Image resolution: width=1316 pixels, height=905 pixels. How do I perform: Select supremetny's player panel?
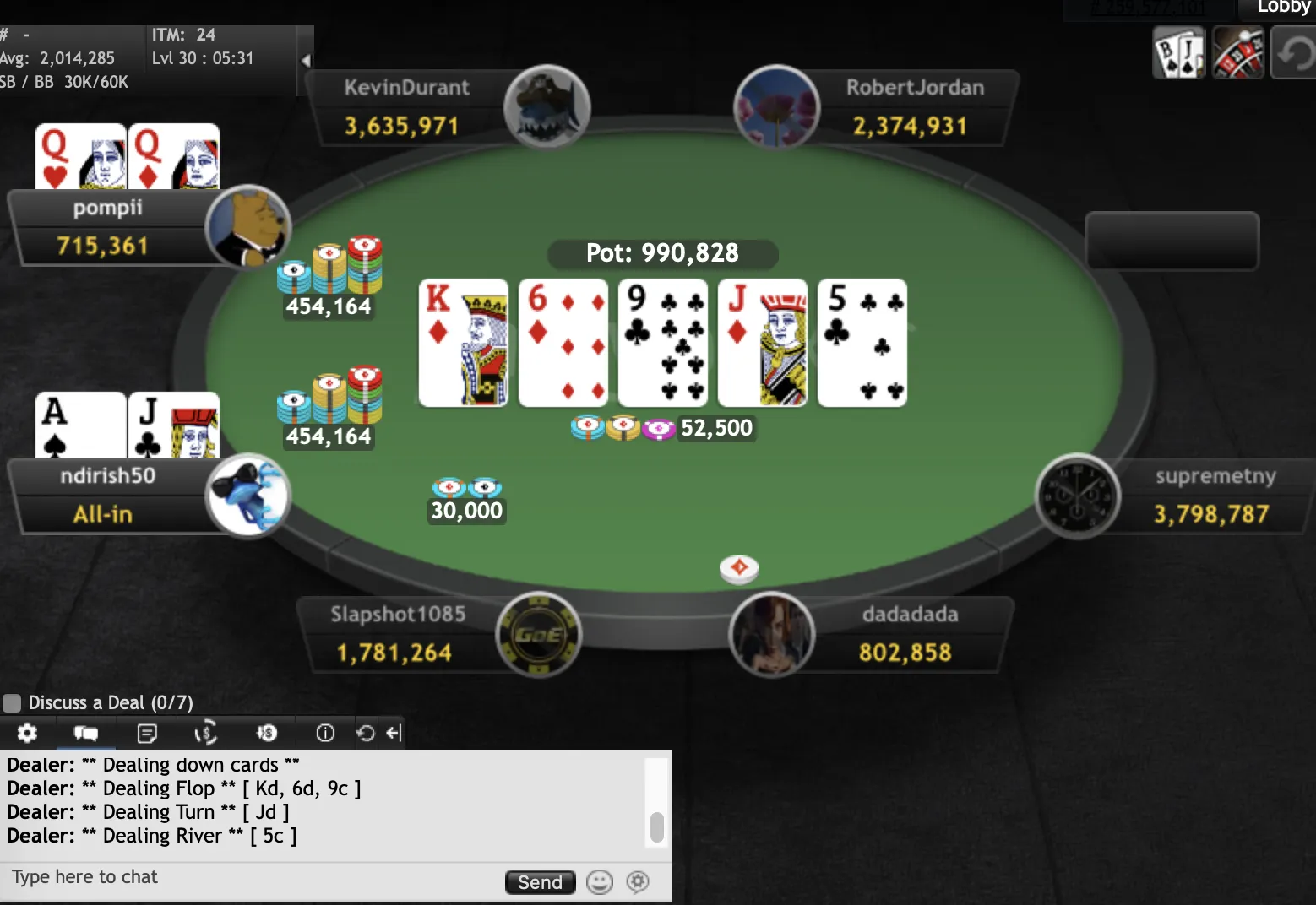1213,496
